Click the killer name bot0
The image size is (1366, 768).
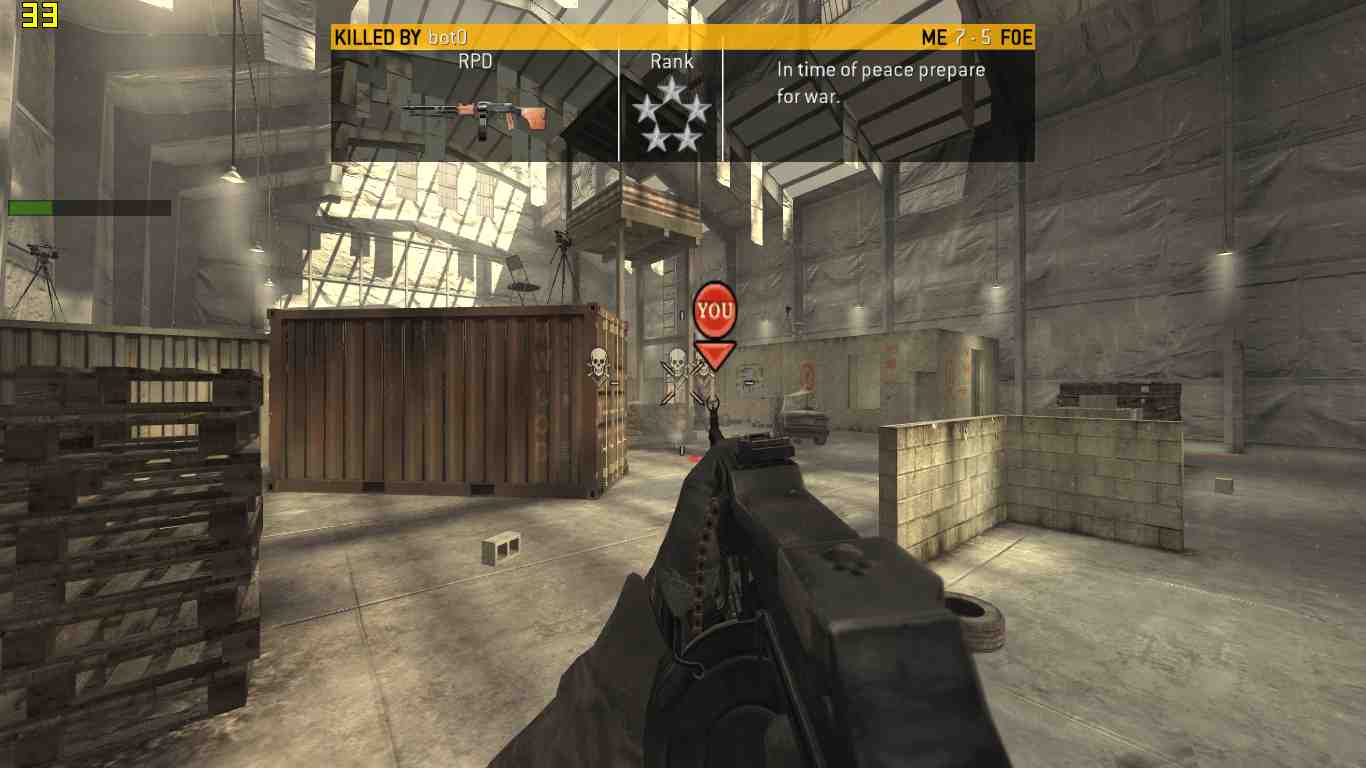[x=447, y=38]
